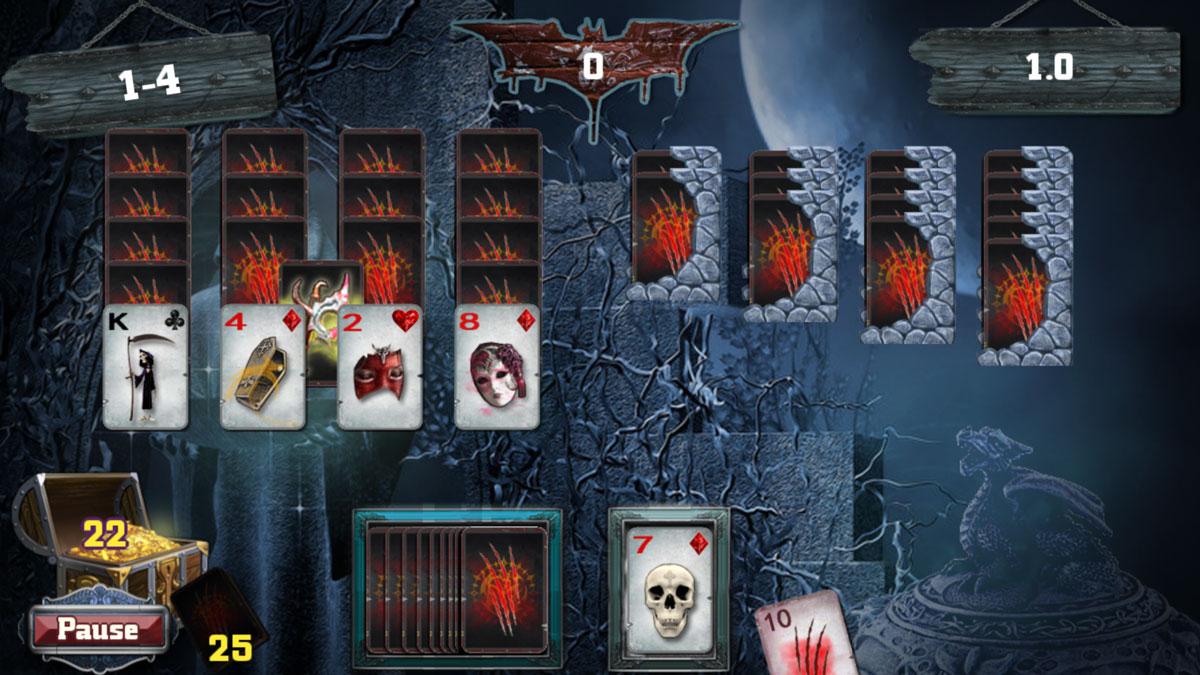Pause the game with the Pause button
The image size is (1200, 675).
(97, 629)
